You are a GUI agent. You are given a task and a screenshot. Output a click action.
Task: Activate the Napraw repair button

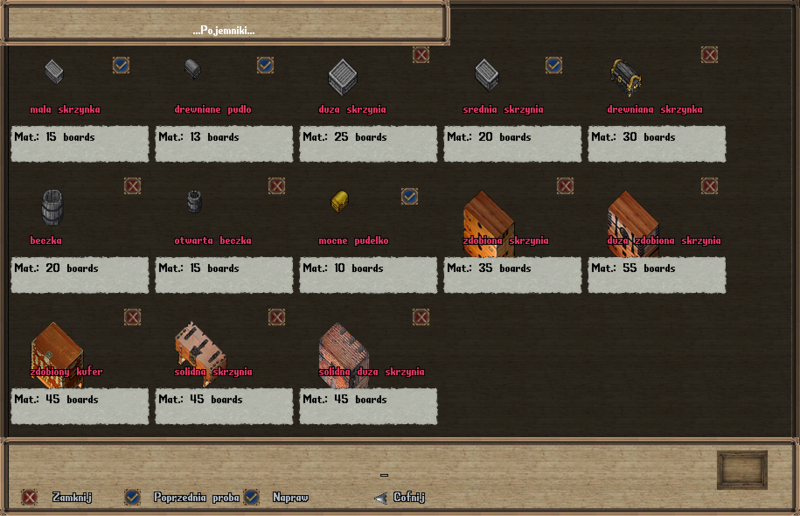pos(251,497)
